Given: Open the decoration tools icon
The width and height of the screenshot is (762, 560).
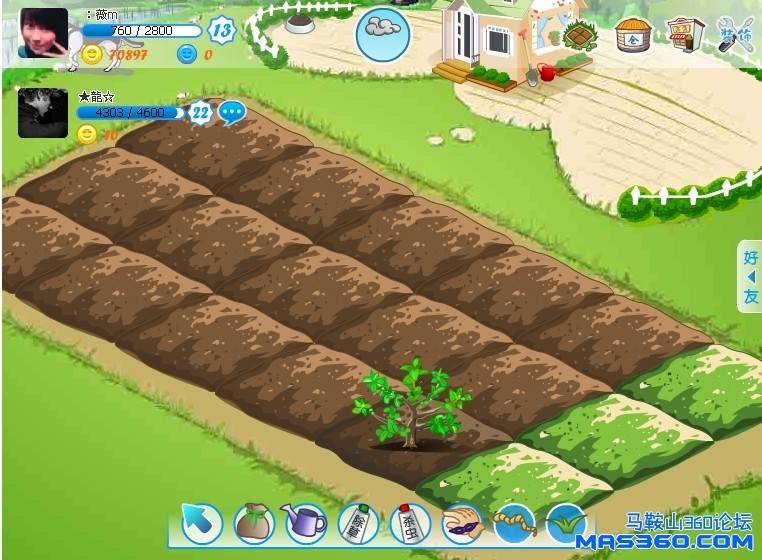Looking at the screenshot, I should coord(737,35).
